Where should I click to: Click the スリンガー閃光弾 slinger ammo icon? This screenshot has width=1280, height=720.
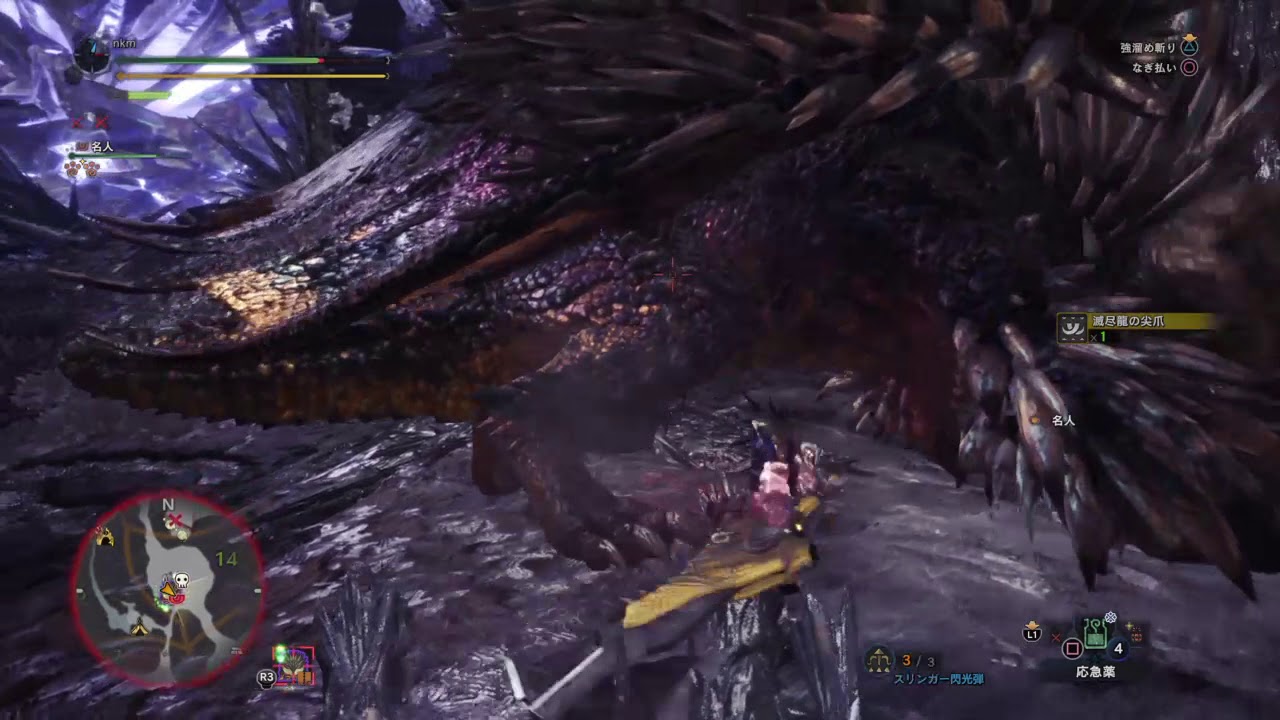pos(880,660)
